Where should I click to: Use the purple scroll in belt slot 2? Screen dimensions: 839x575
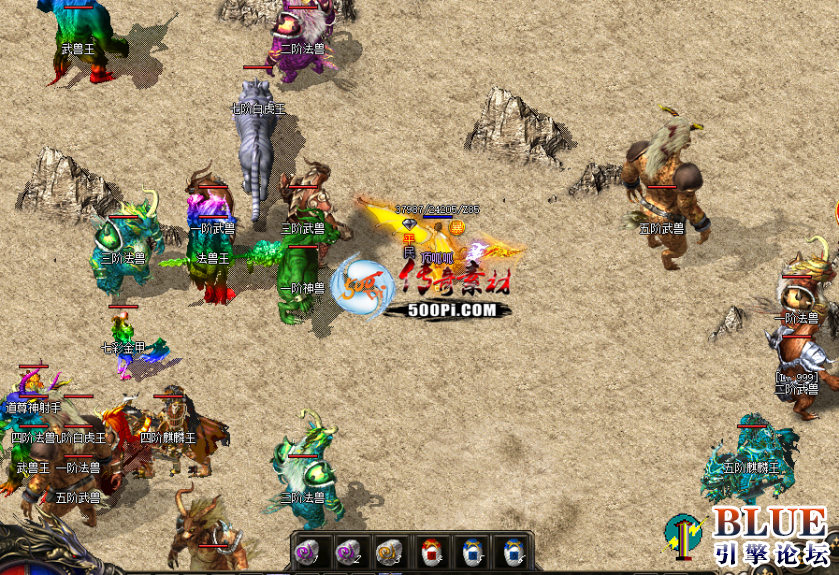[348, 551]
